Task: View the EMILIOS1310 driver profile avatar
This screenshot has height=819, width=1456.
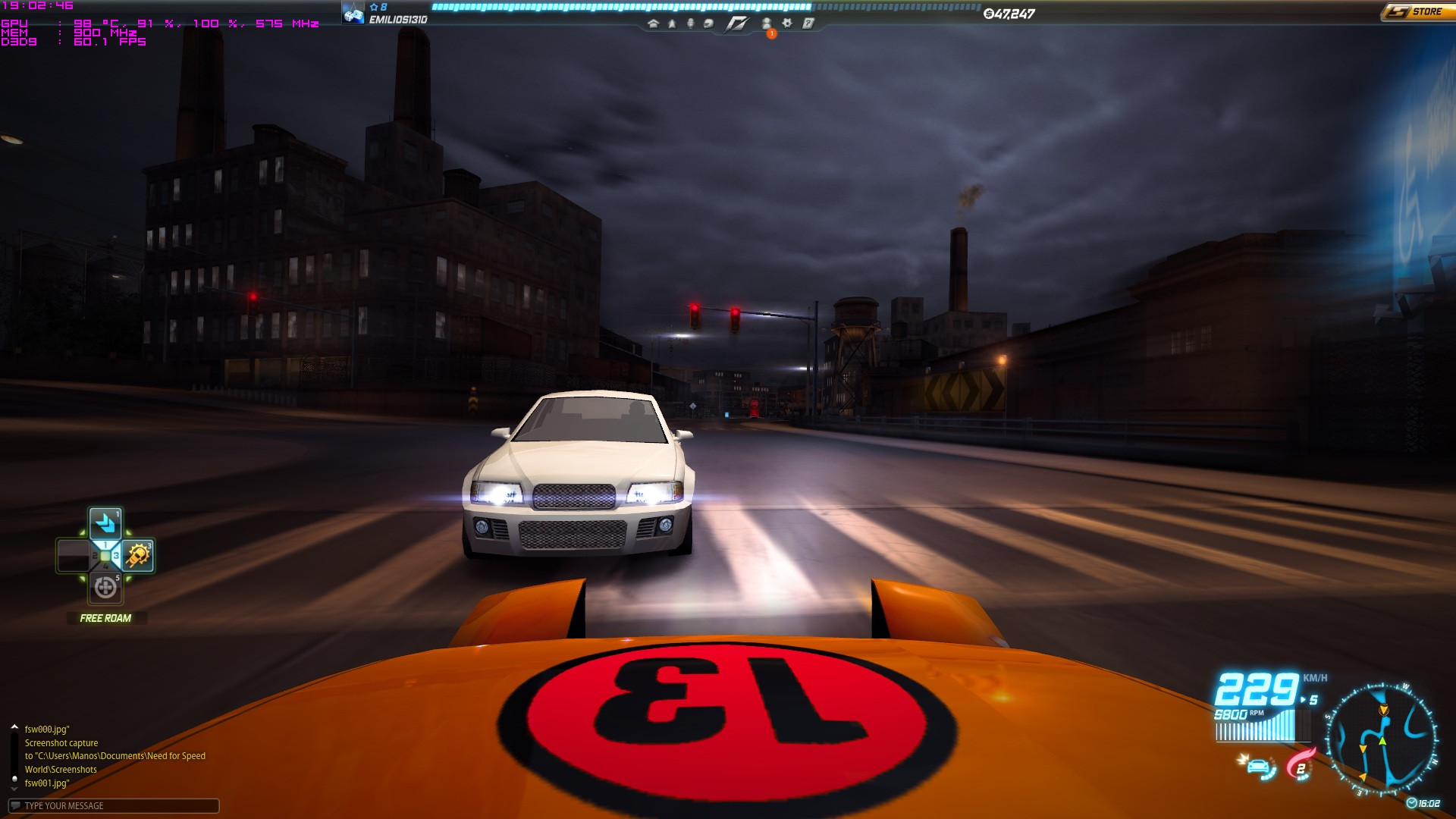Action: [x=353, y=14]
